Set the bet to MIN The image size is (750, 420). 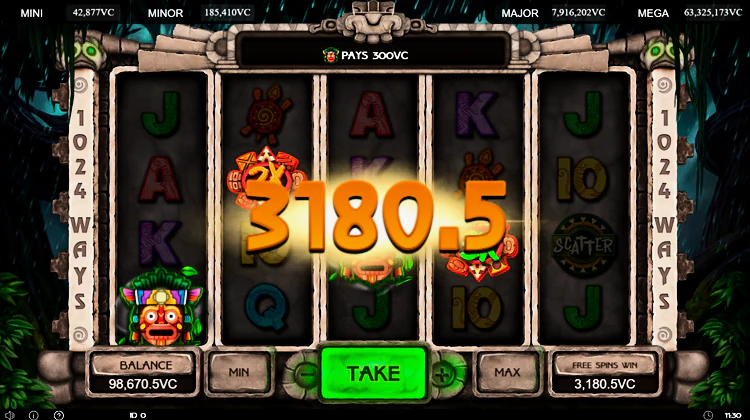click(238, 372)
